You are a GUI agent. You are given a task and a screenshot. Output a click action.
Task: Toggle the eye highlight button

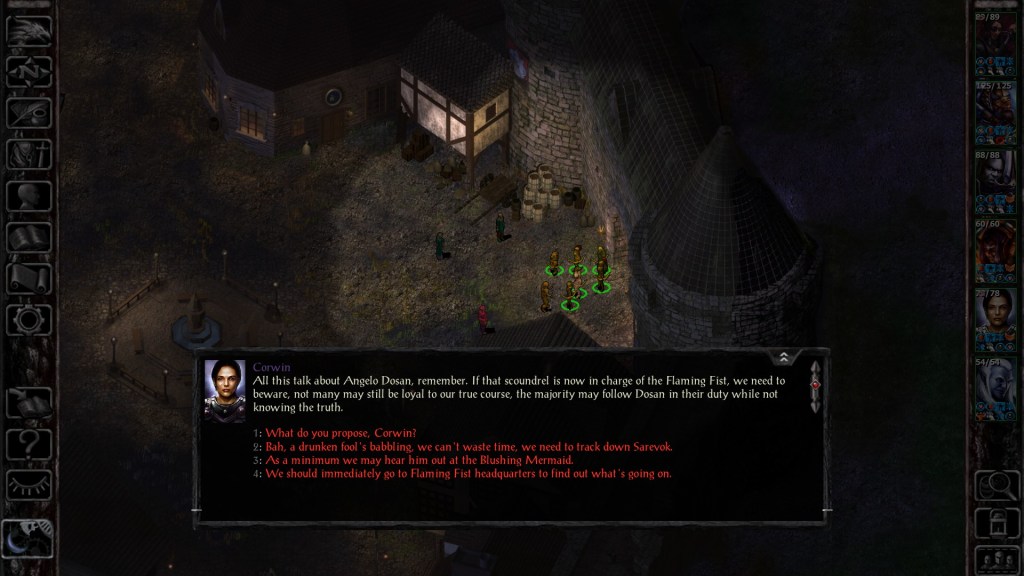tap(29, 485)
